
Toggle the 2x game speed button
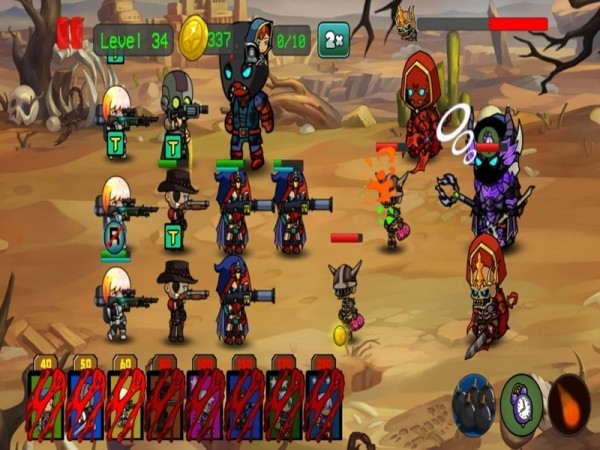click(x=333, y=40)
